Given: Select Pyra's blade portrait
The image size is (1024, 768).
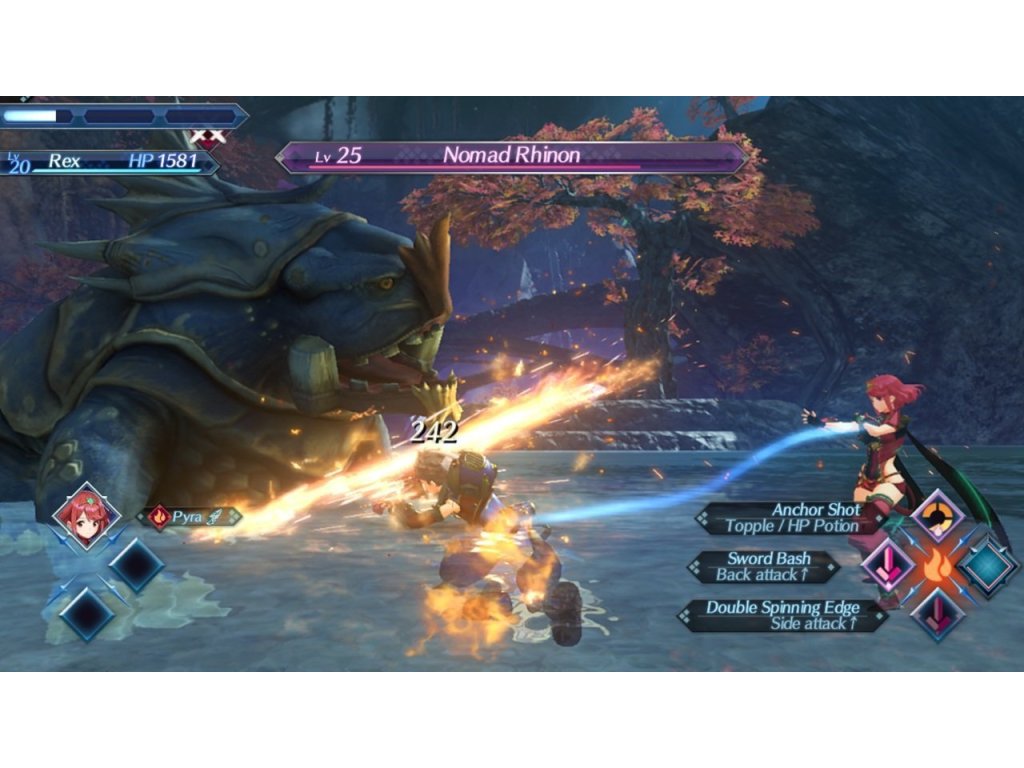Looking at the screenshot, I should (86, 517).
